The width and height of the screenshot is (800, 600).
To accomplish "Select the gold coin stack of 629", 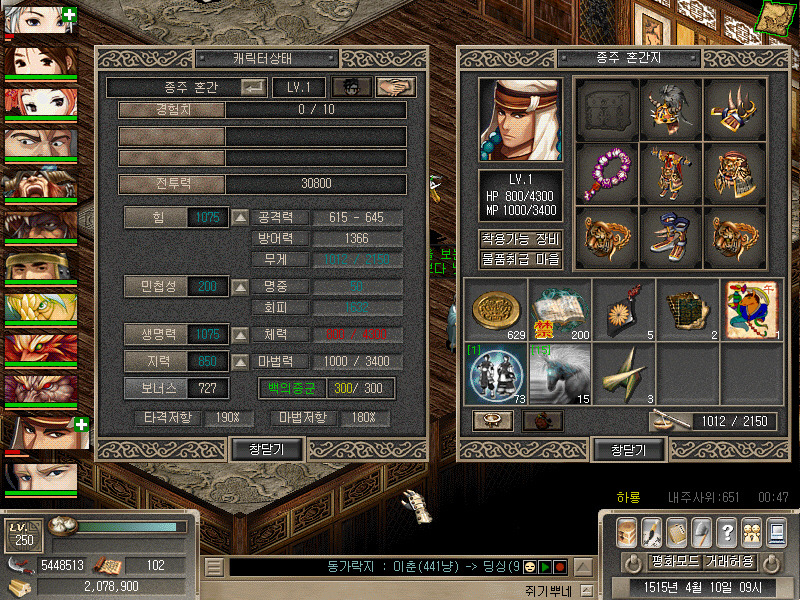I will pyautogui.click(x=495, y=309).
